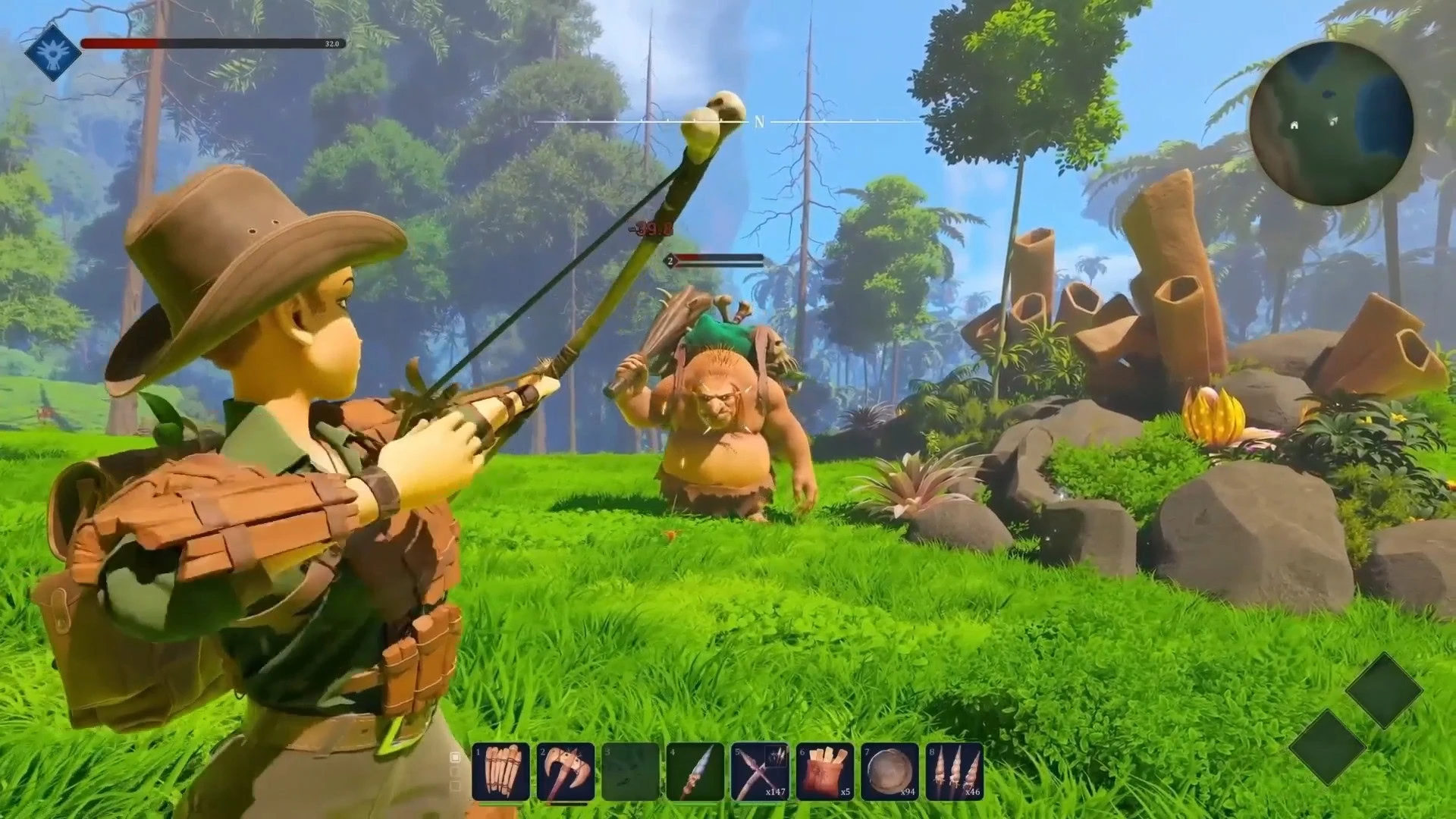The image size is (1456, 819).
Task: Use the red pouch item with x5
Action: pyautogui.click(x=824, y=772)
